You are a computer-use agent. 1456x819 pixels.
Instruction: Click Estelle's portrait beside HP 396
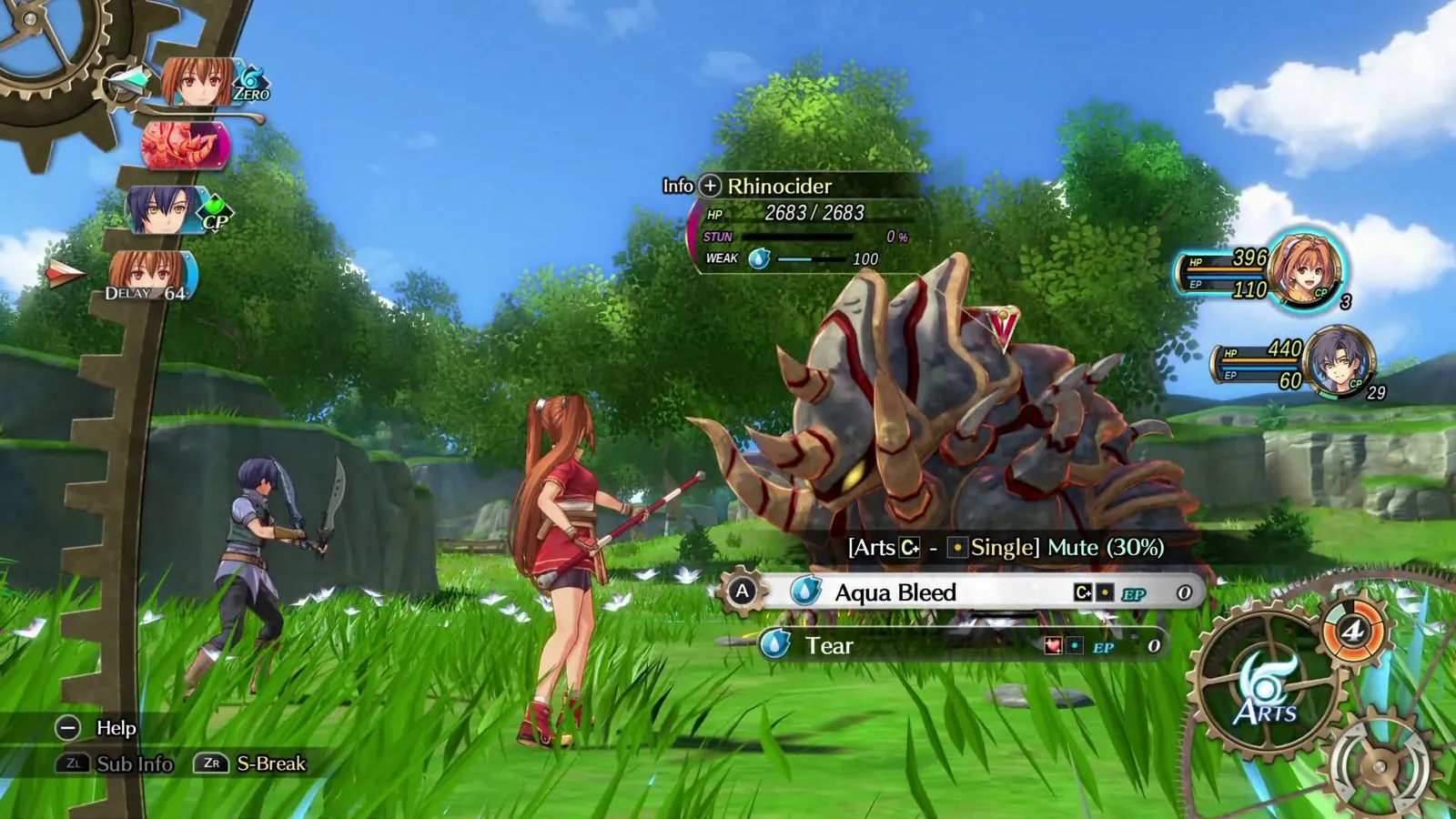click(1303, 268)
